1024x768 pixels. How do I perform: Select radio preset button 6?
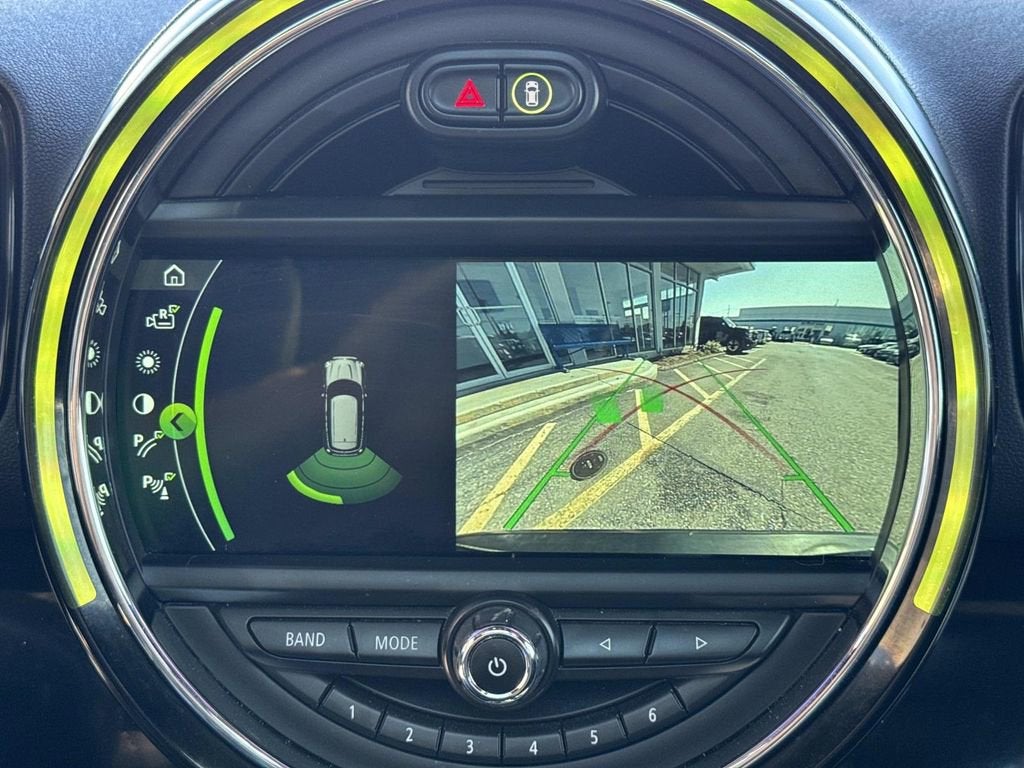[652, 715]
